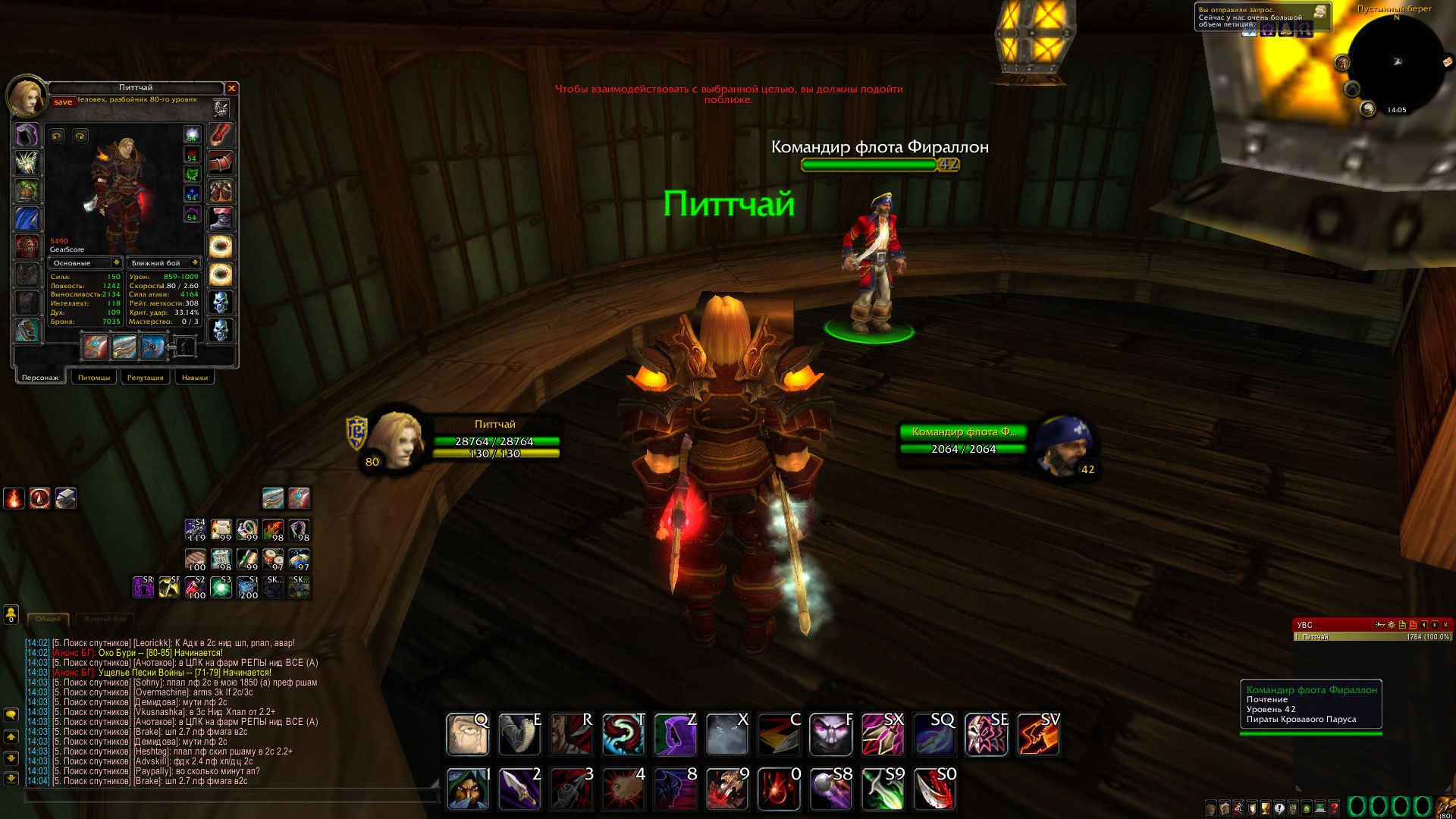Select the blue cloak equipment slot
Viewport: 1456px width, 819px height.
[27, 218]
